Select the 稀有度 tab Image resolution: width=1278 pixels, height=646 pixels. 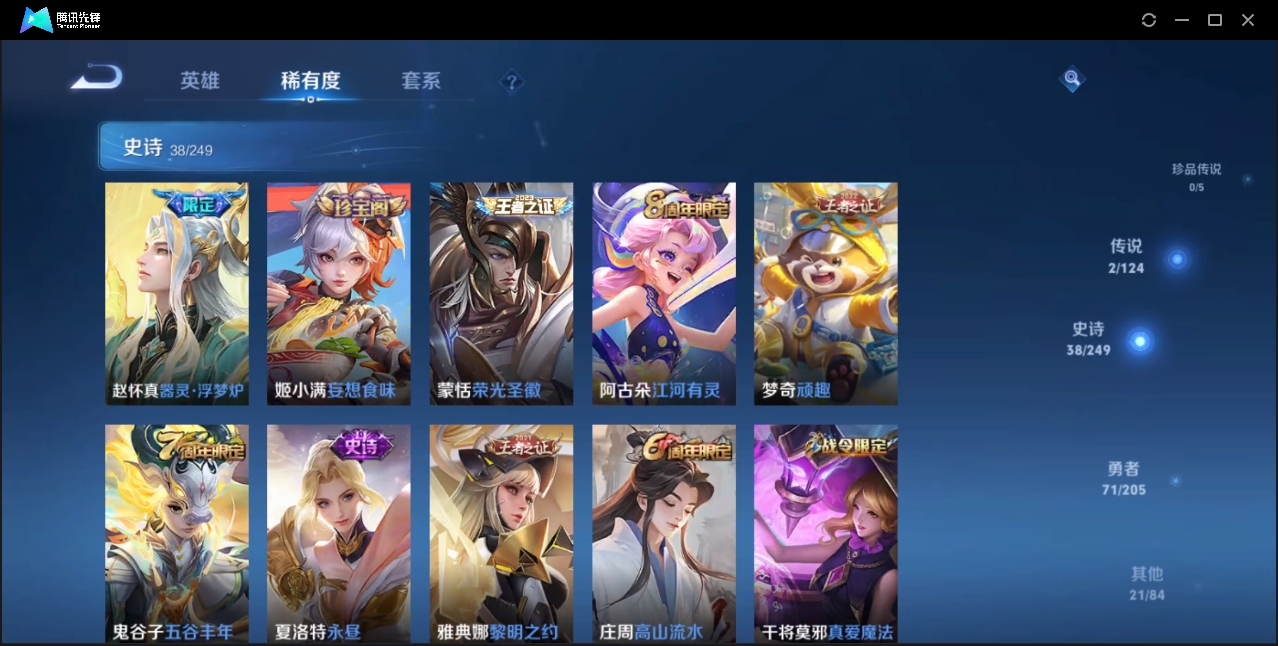tap(310, 81)
